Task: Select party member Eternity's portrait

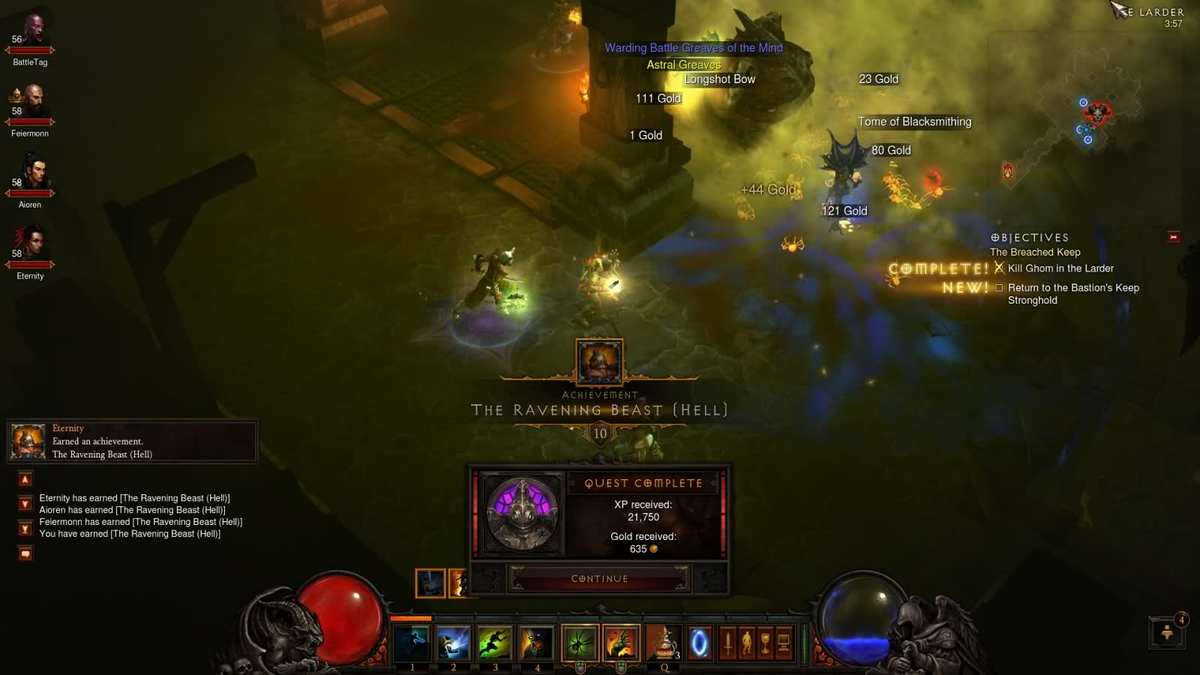Action: [x=30, y=243]
